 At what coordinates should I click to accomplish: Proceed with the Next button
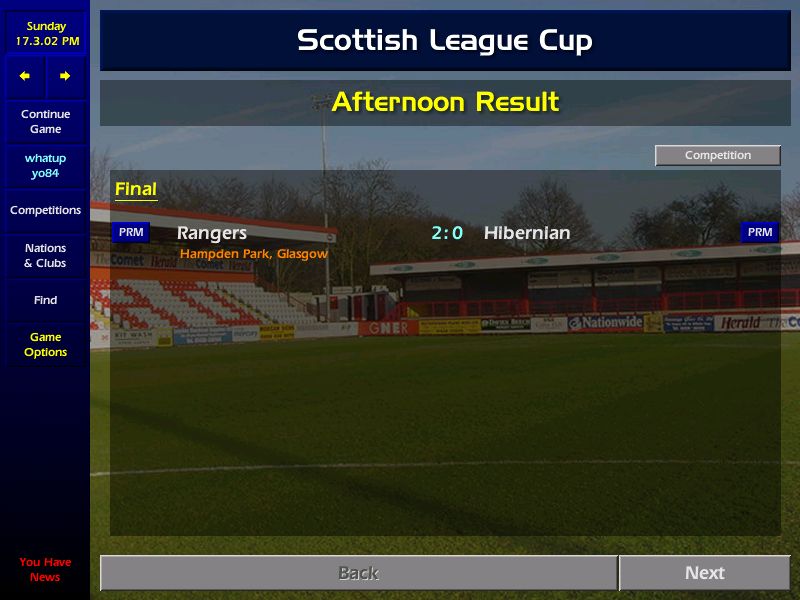[x=704, y=573]
